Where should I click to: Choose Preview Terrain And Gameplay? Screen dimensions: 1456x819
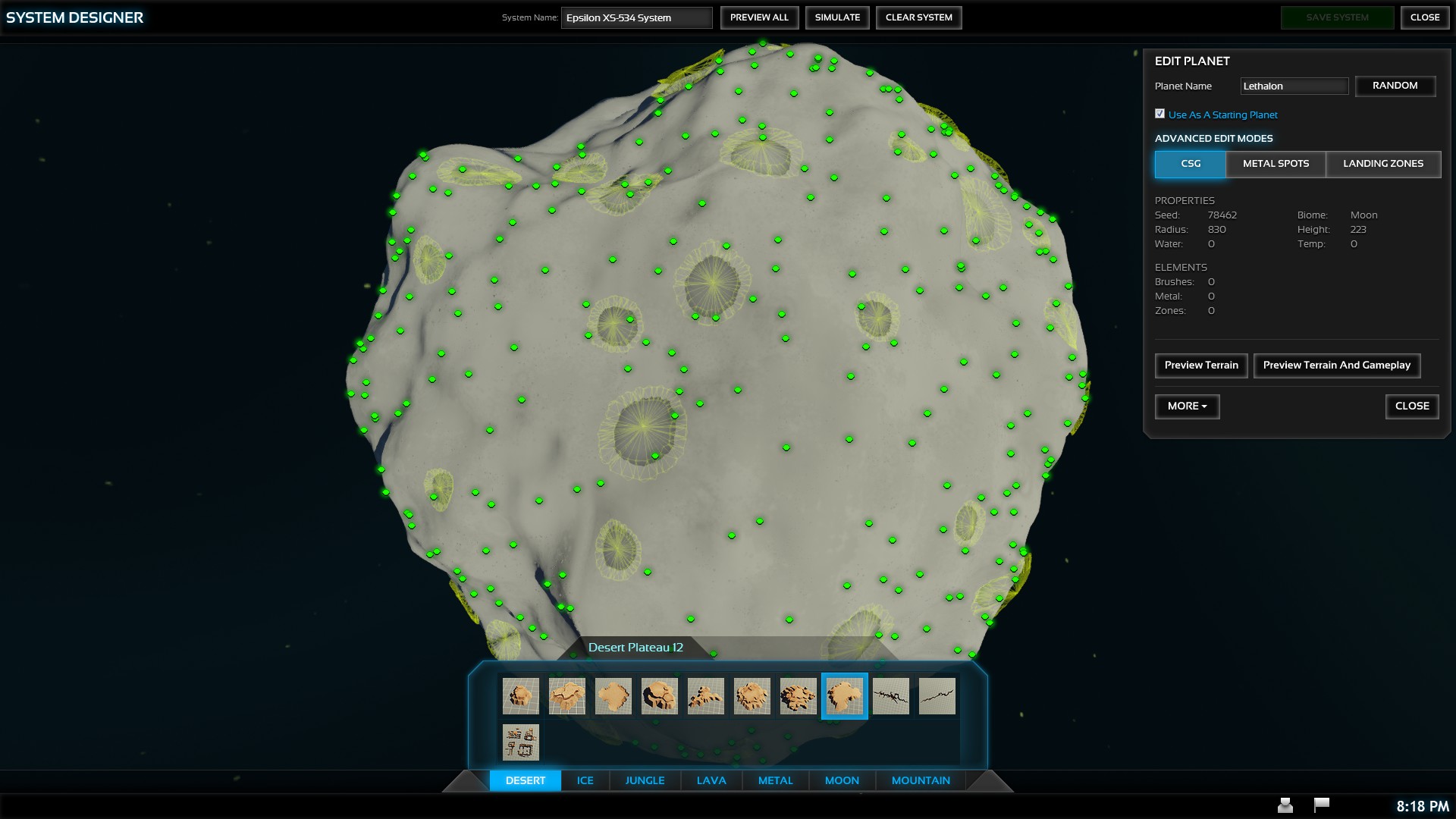(1336, 366)
